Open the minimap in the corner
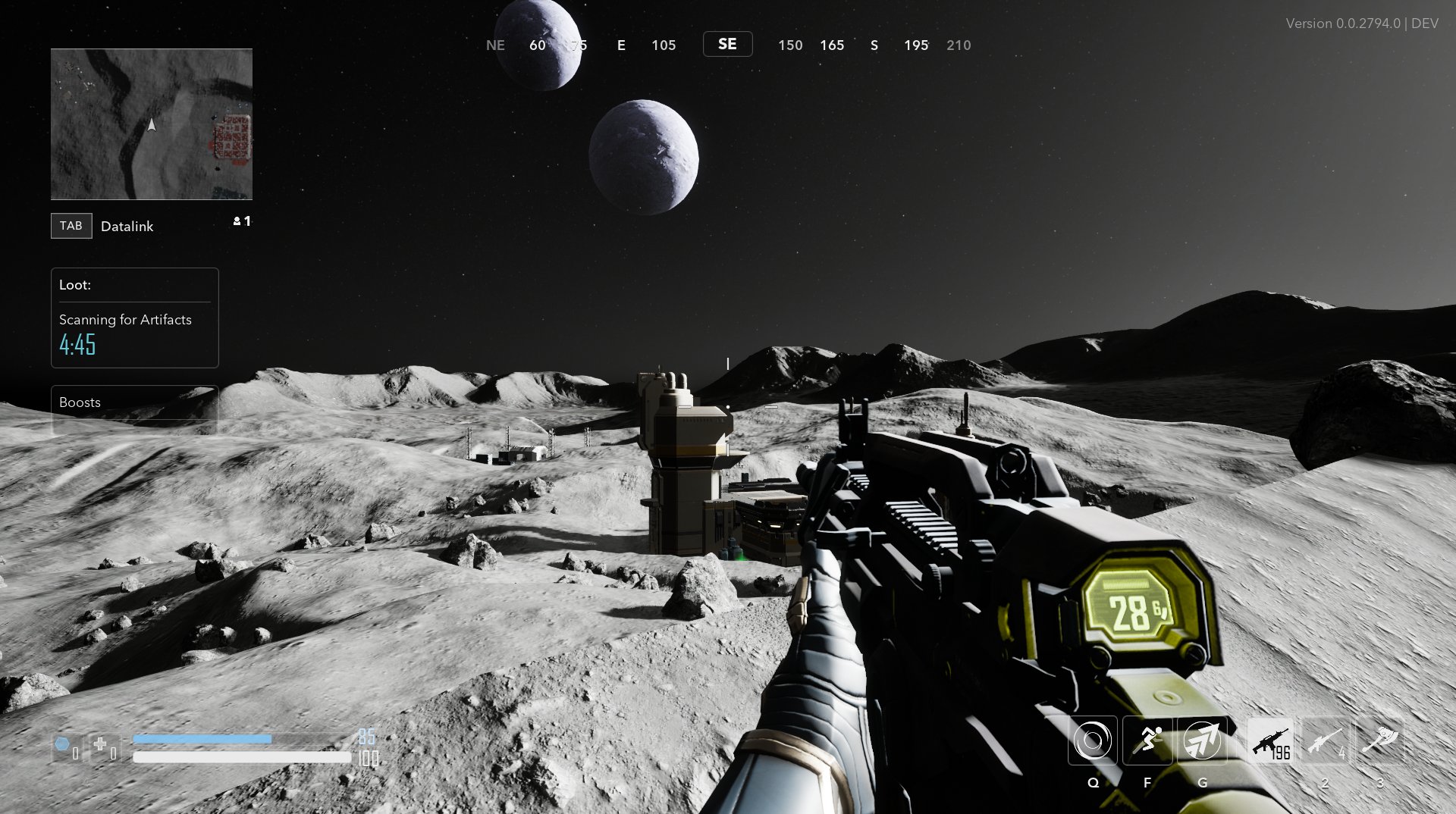The image size is (1456, 814). tap(152, 124)
